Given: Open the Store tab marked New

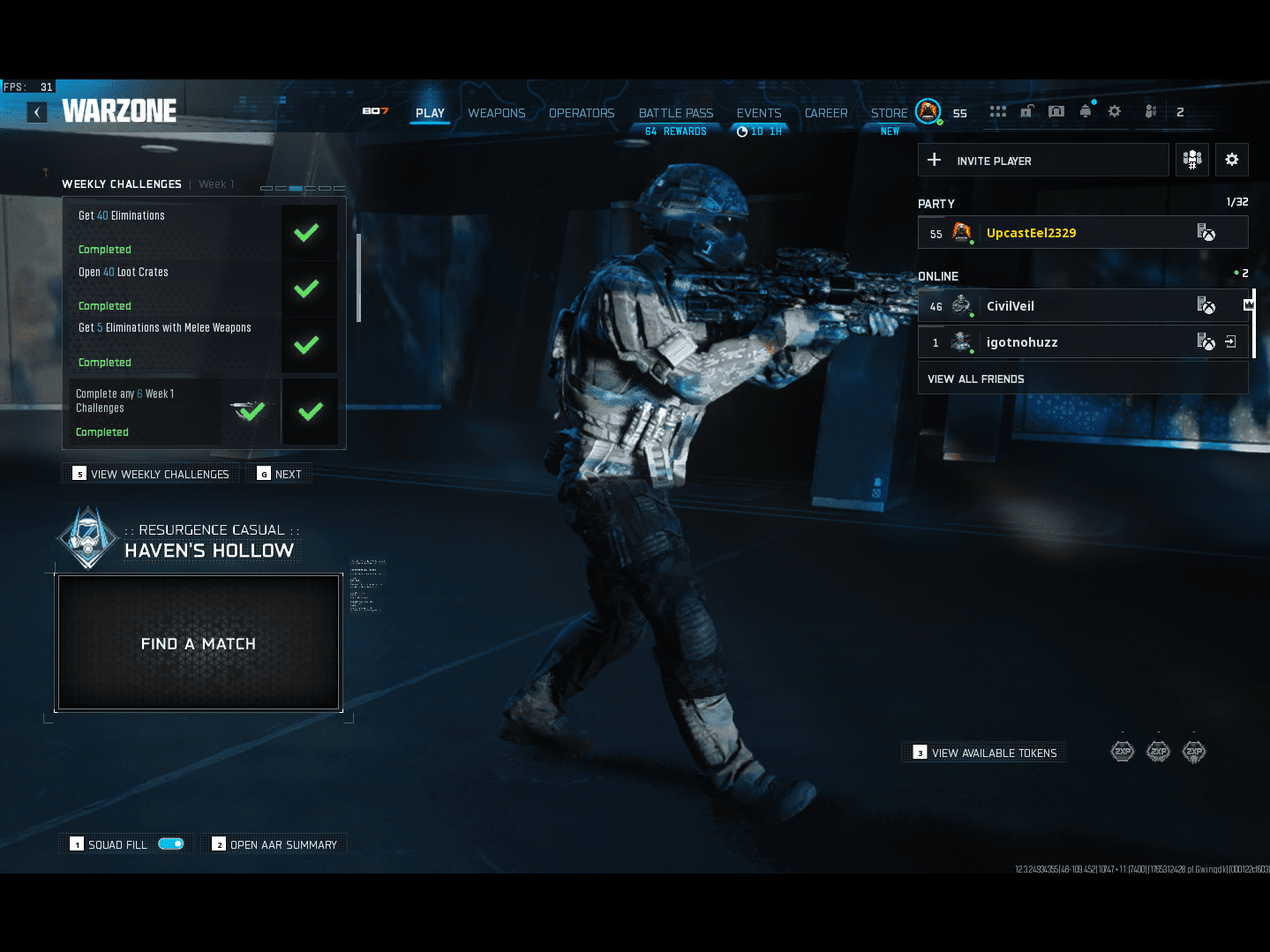Looking at the screenshot, I should (x=889, y=112).
